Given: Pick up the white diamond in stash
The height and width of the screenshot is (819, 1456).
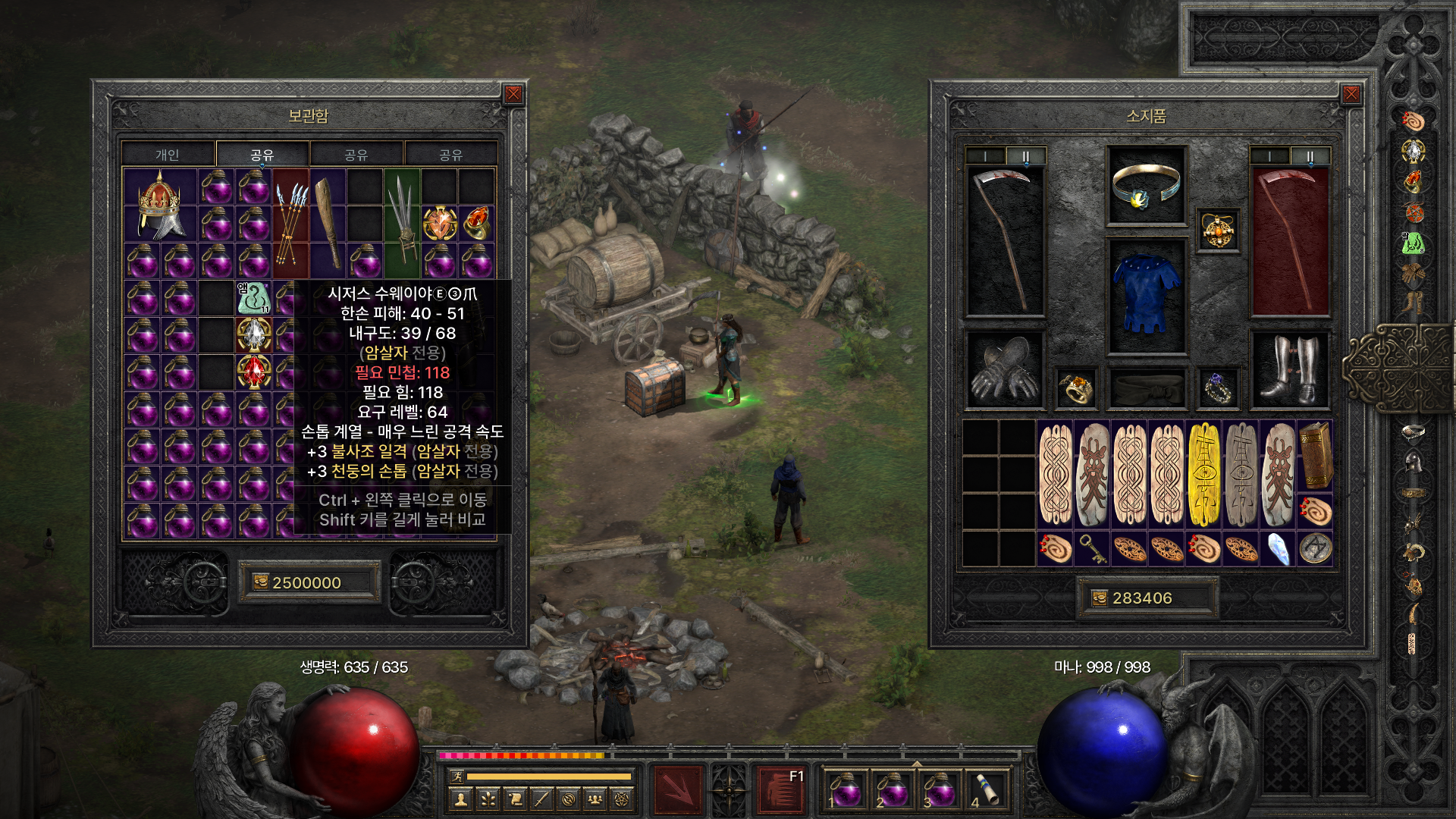Looking at the screenshot, I should tap(253, 334).
